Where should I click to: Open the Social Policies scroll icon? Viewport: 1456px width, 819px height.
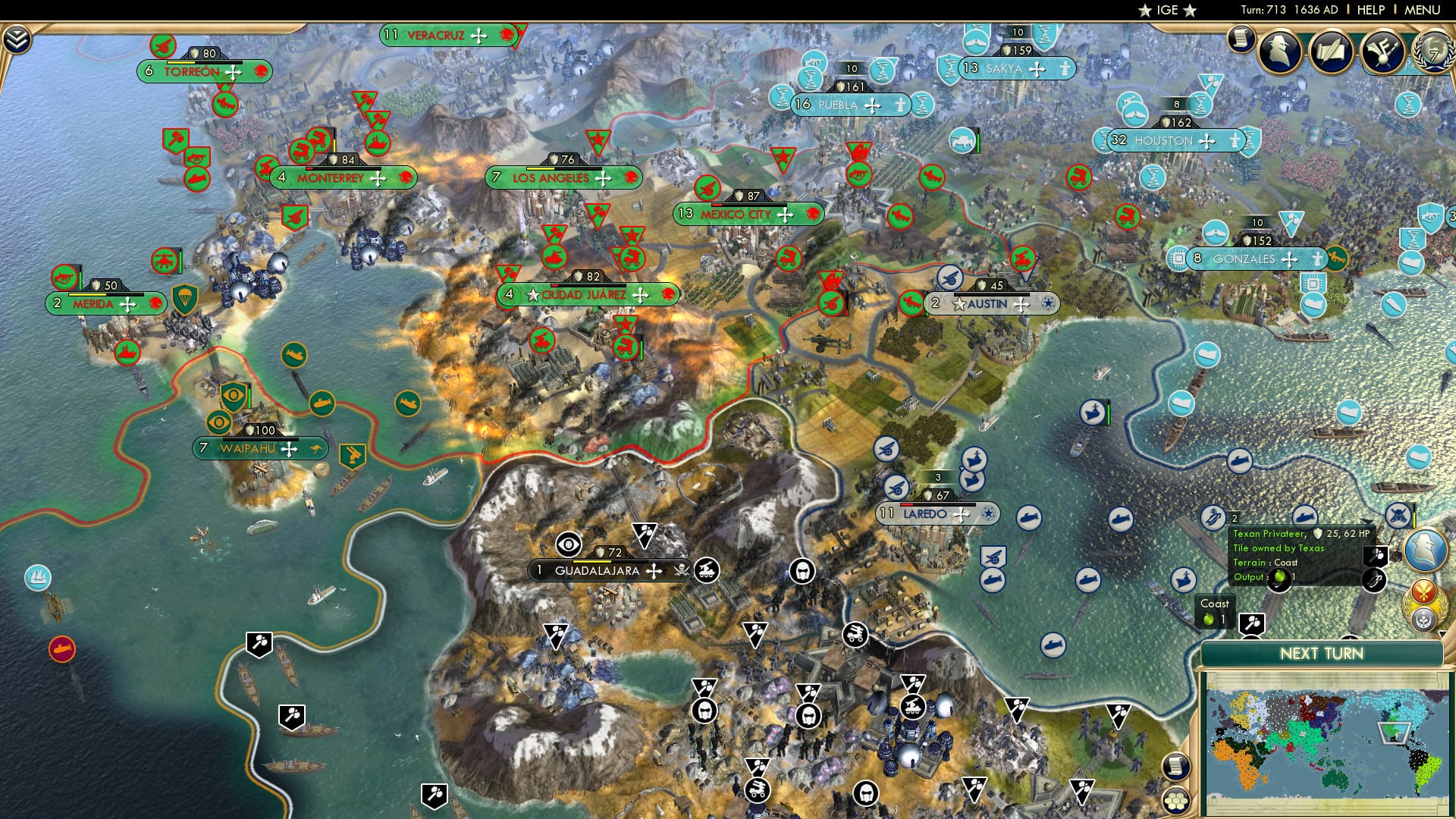click(x=1241, y=44)
